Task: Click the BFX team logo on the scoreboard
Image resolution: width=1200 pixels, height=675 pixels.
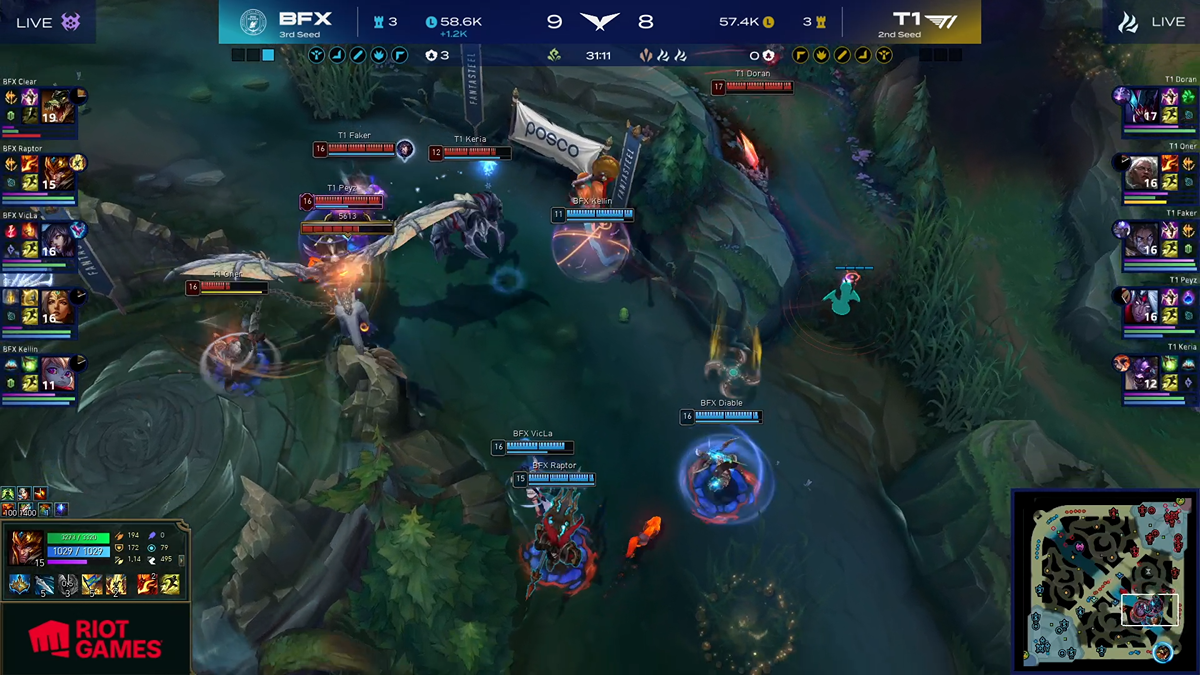Action: tap(254, 22)
